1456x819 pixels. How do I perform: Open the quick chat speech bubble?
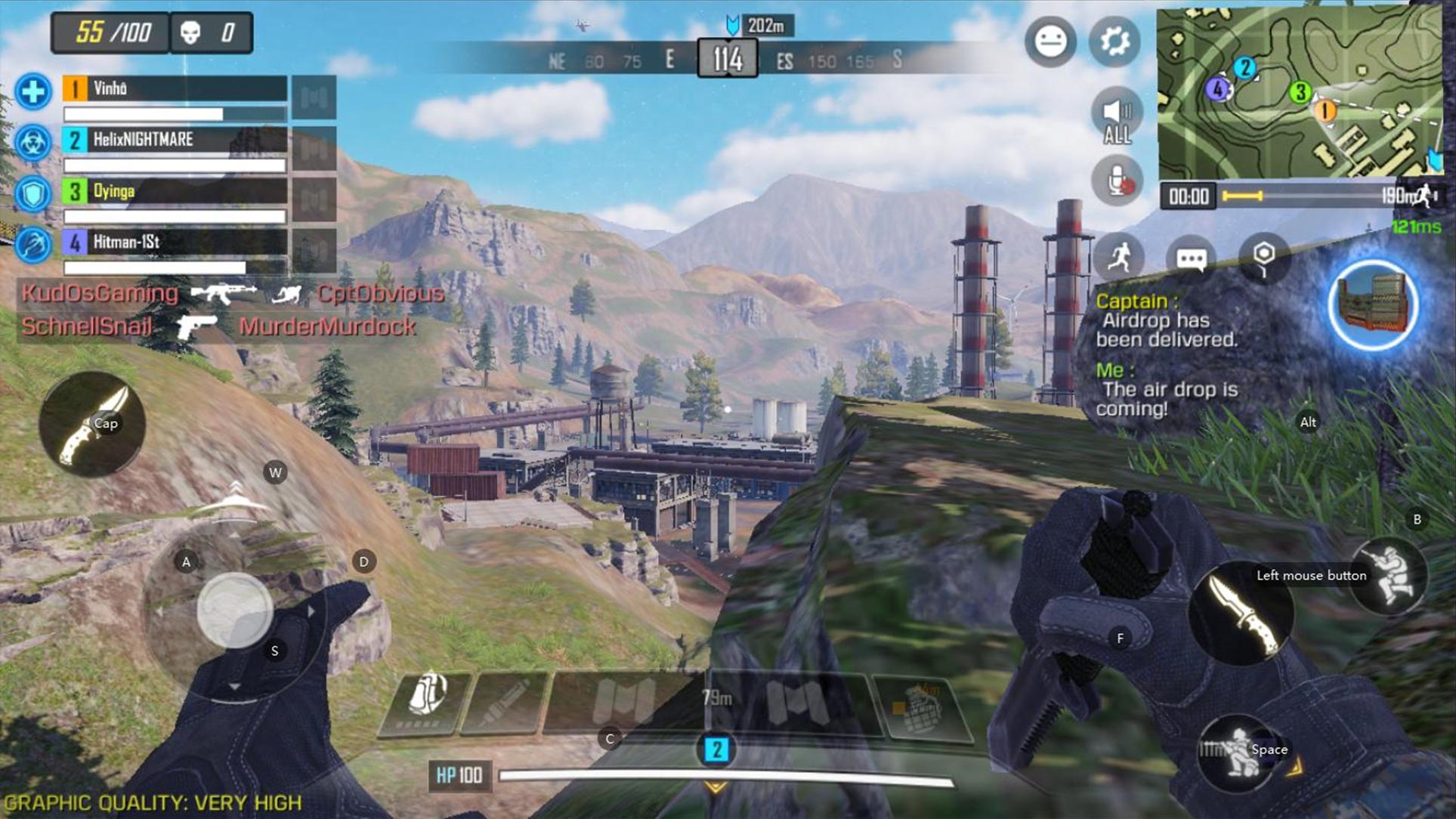pos(1191,259)
